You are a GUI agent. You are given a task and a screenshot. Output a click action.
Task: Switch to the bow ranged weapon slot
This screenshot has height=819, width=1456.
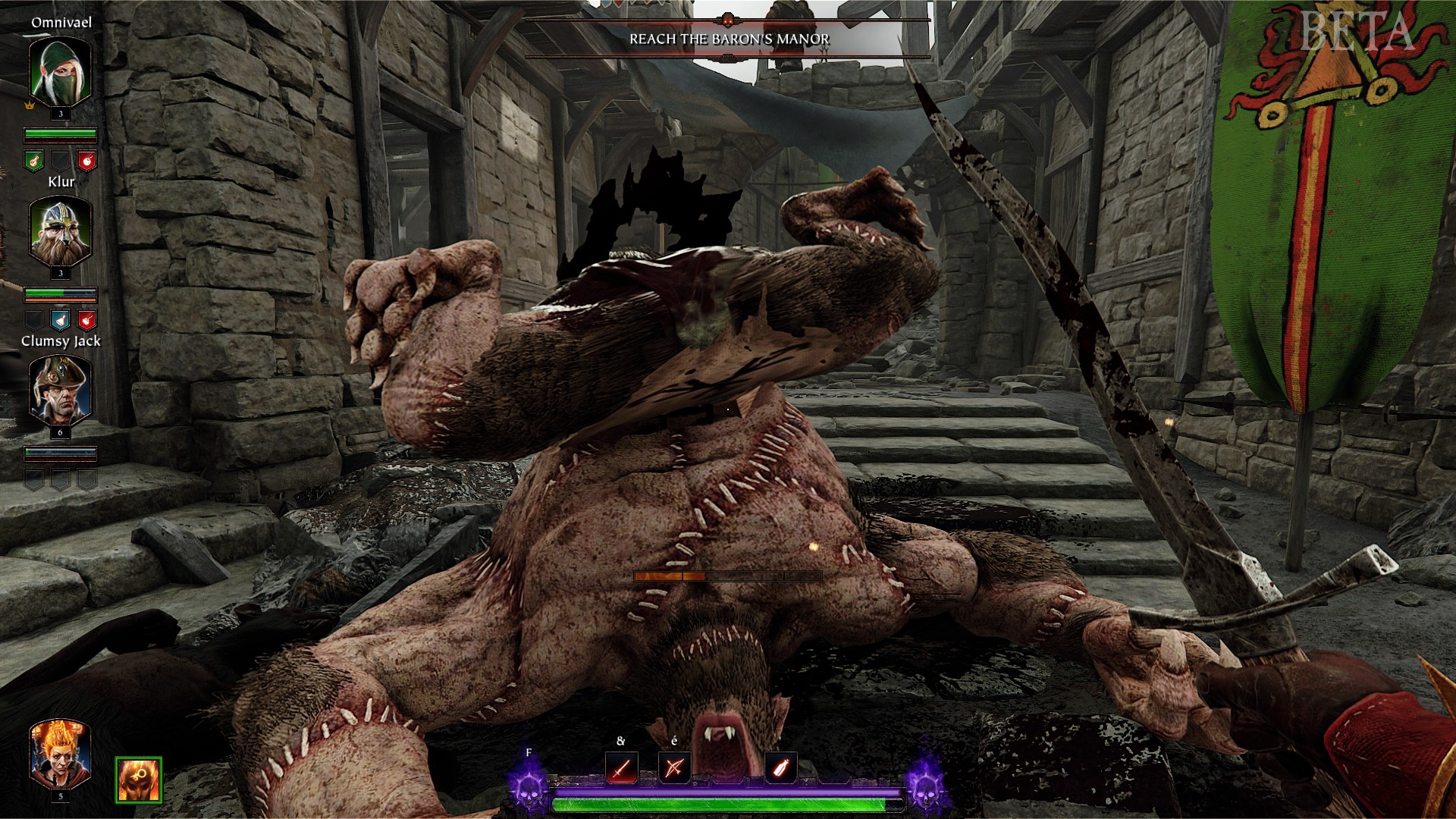coord(674,768)
